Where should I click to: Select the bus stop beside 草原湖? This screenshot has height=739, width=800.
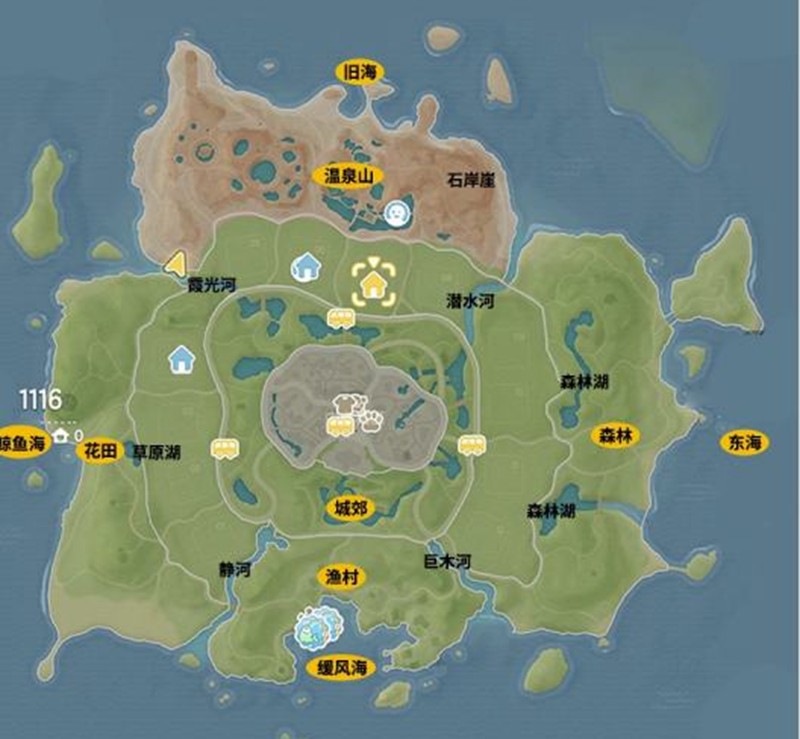(x=223, y=449)
